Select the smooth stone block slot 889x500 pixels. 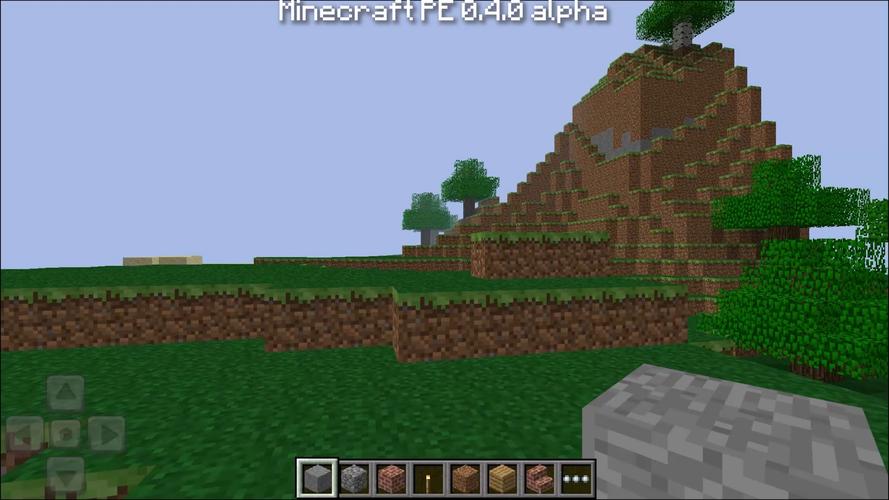317,478
